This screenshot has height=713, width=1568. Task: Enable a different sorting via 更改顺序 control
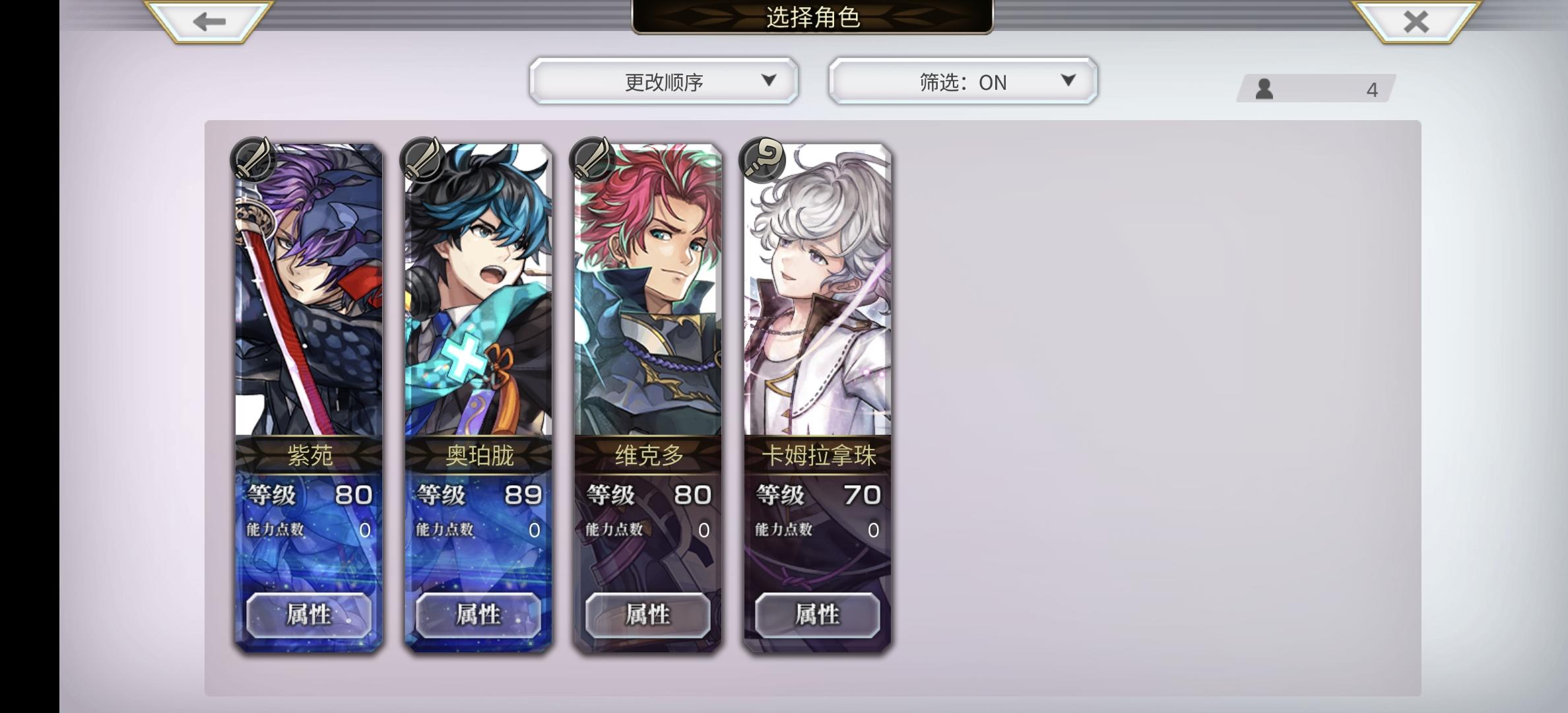pyautogui.click(x=662, y=82)
